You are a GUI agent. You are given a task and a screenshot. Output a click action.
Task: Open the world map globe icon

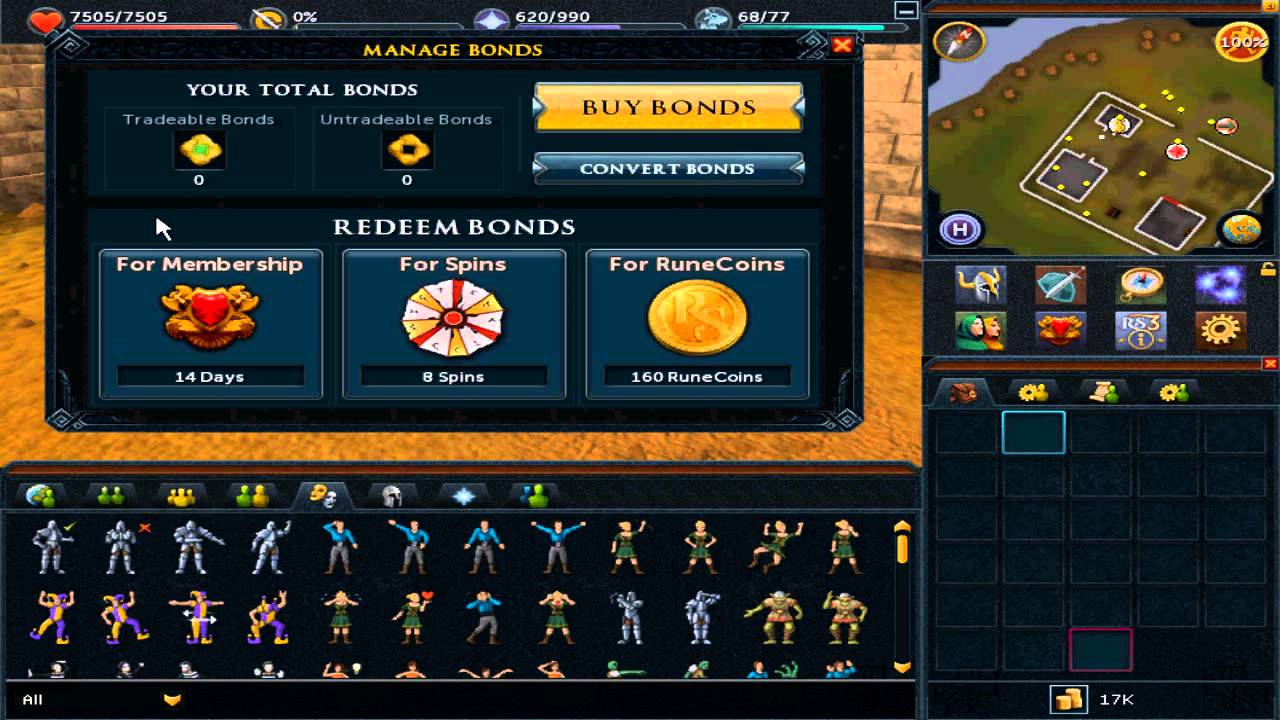click(x=1240, y=229)
